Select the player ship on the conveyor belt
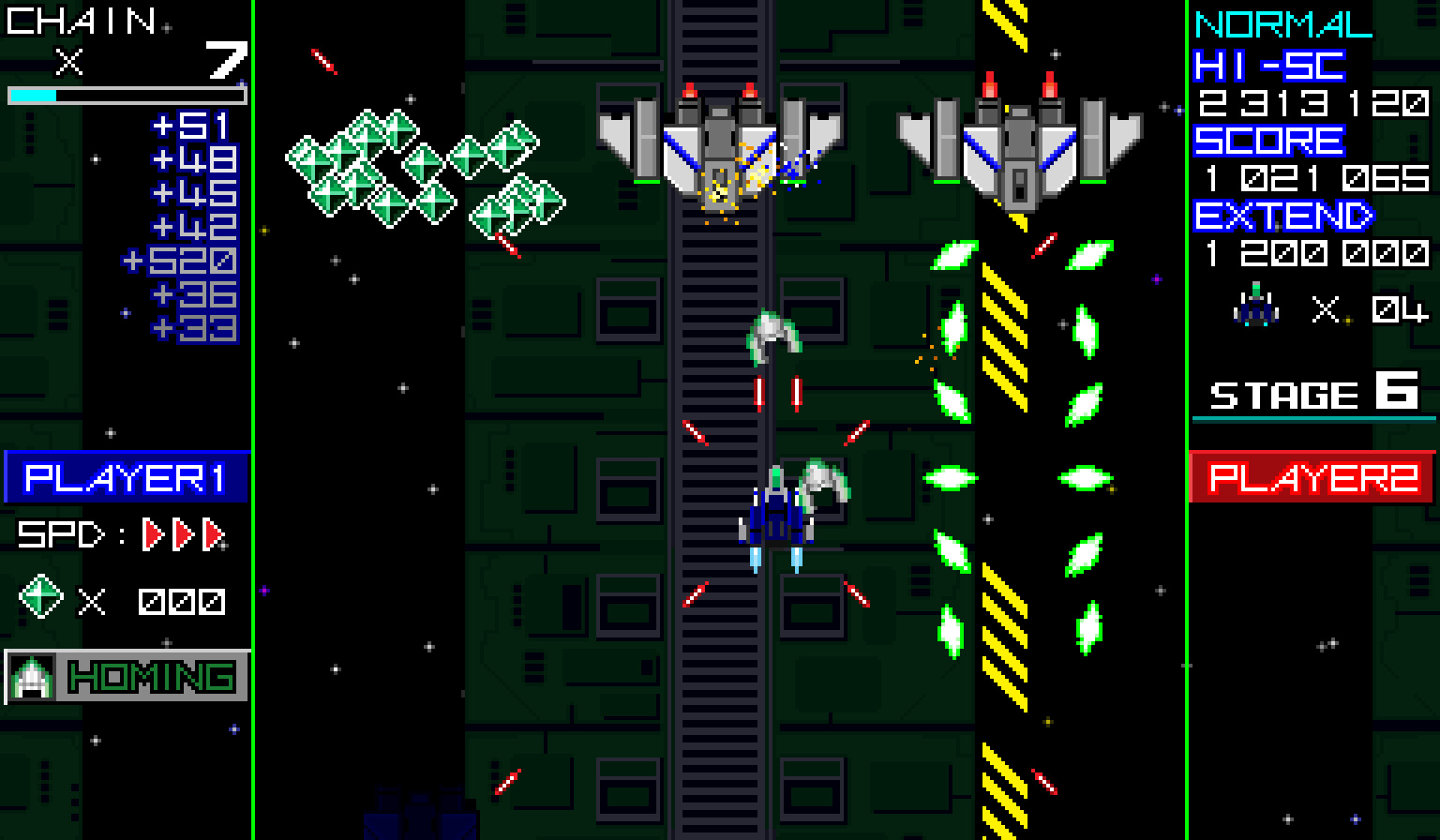 [774, 520]
